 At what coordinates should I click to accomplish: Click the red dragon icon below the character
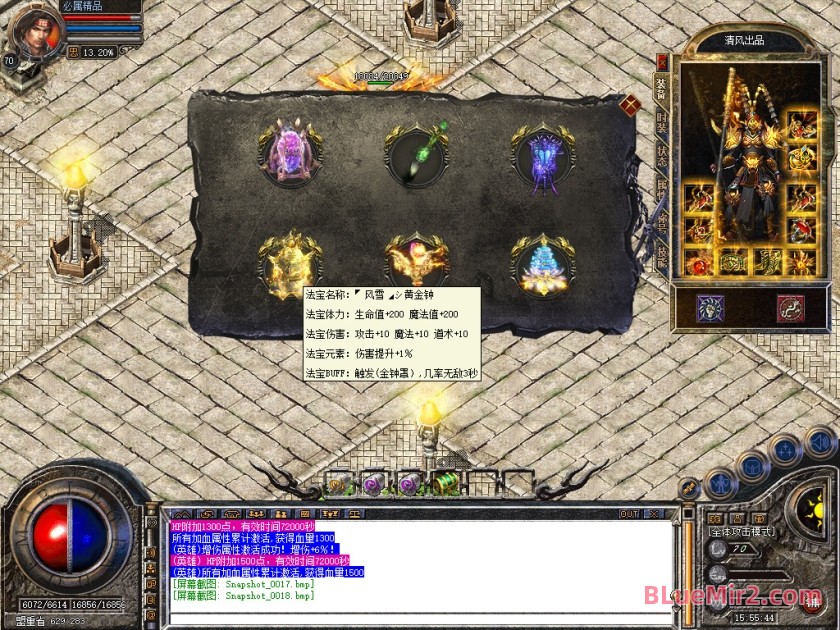click(791, 308)
